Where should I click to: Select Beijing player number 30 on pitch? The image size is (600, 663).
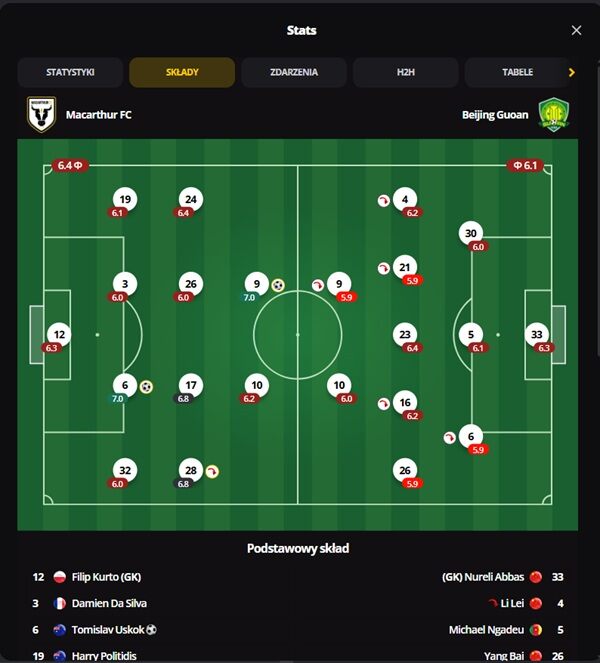[x=471, y=234]
